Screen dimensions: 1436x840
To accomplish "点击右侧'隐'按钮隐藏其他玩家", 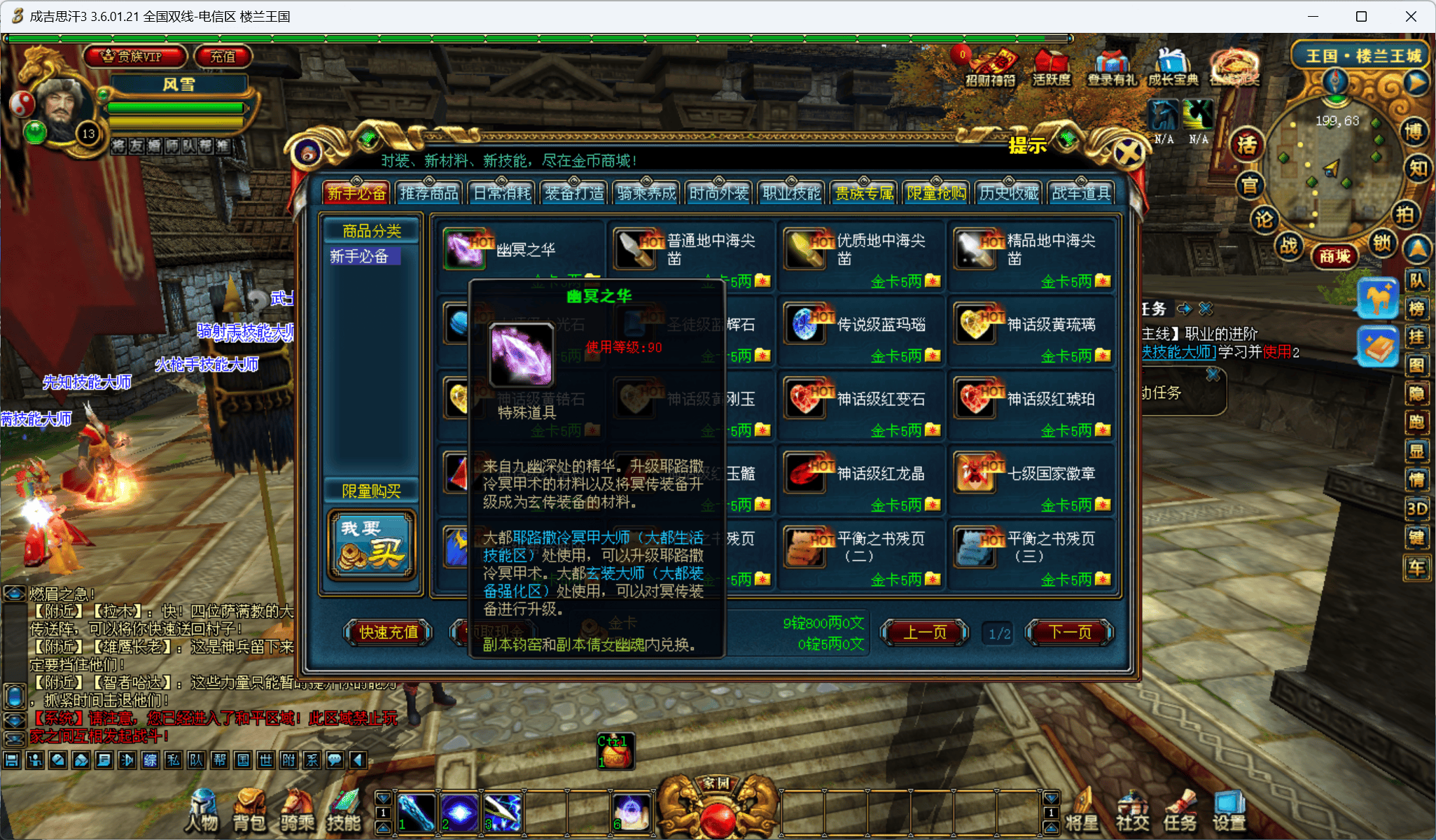I will click(1418, 394).
